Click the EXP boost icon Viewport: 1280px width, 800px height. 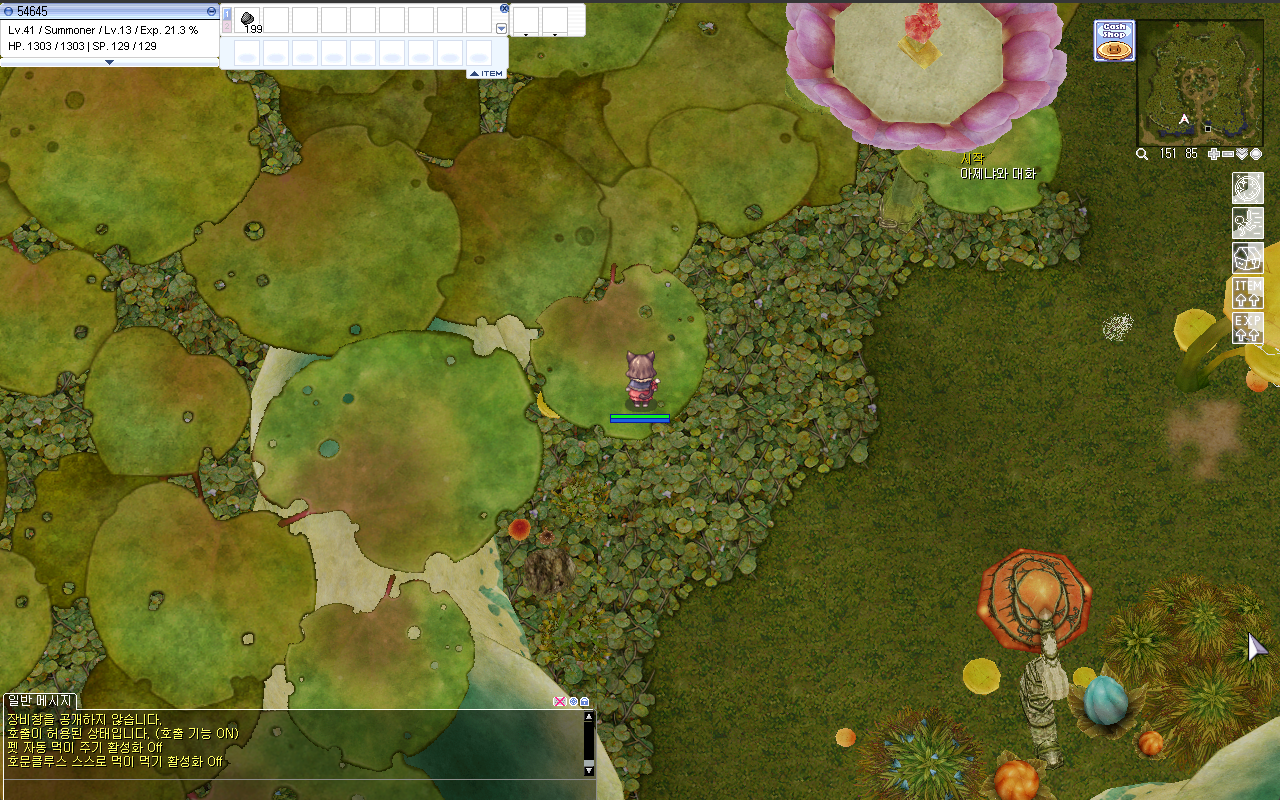pyautogui.click(x=1247, y=328)
